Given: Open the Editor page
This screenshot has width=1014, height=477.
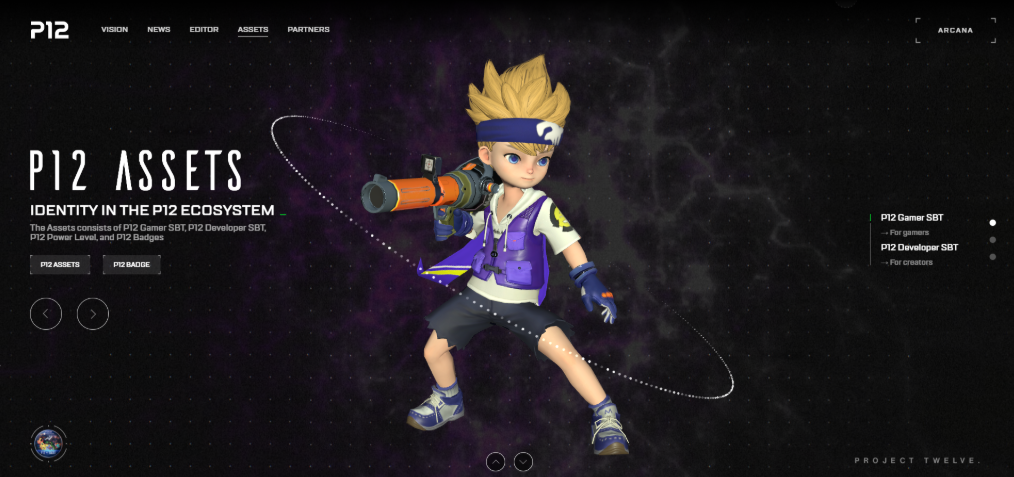Looking at the screenshot, I should (x=204, y=30).
